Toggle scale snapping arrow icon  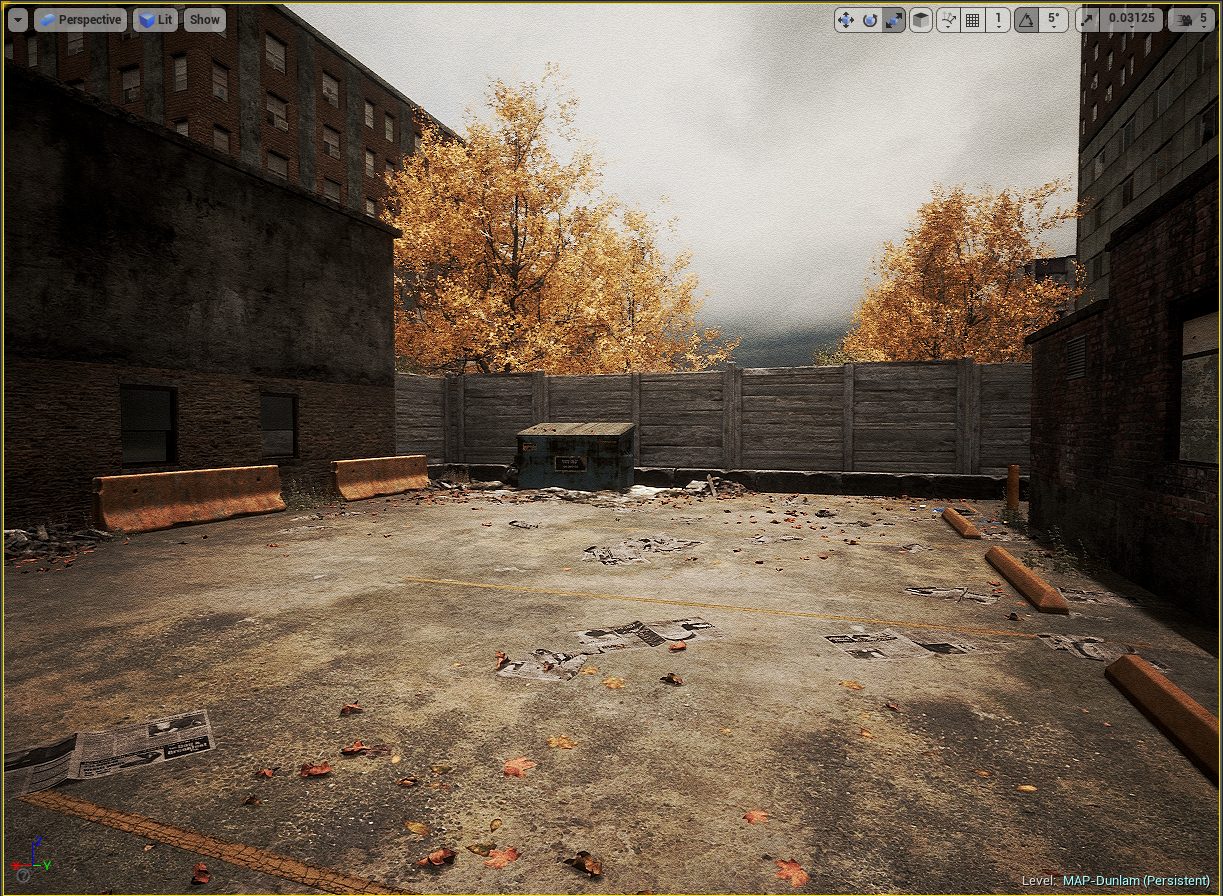pyautogui.click(x=1089, y=19)
